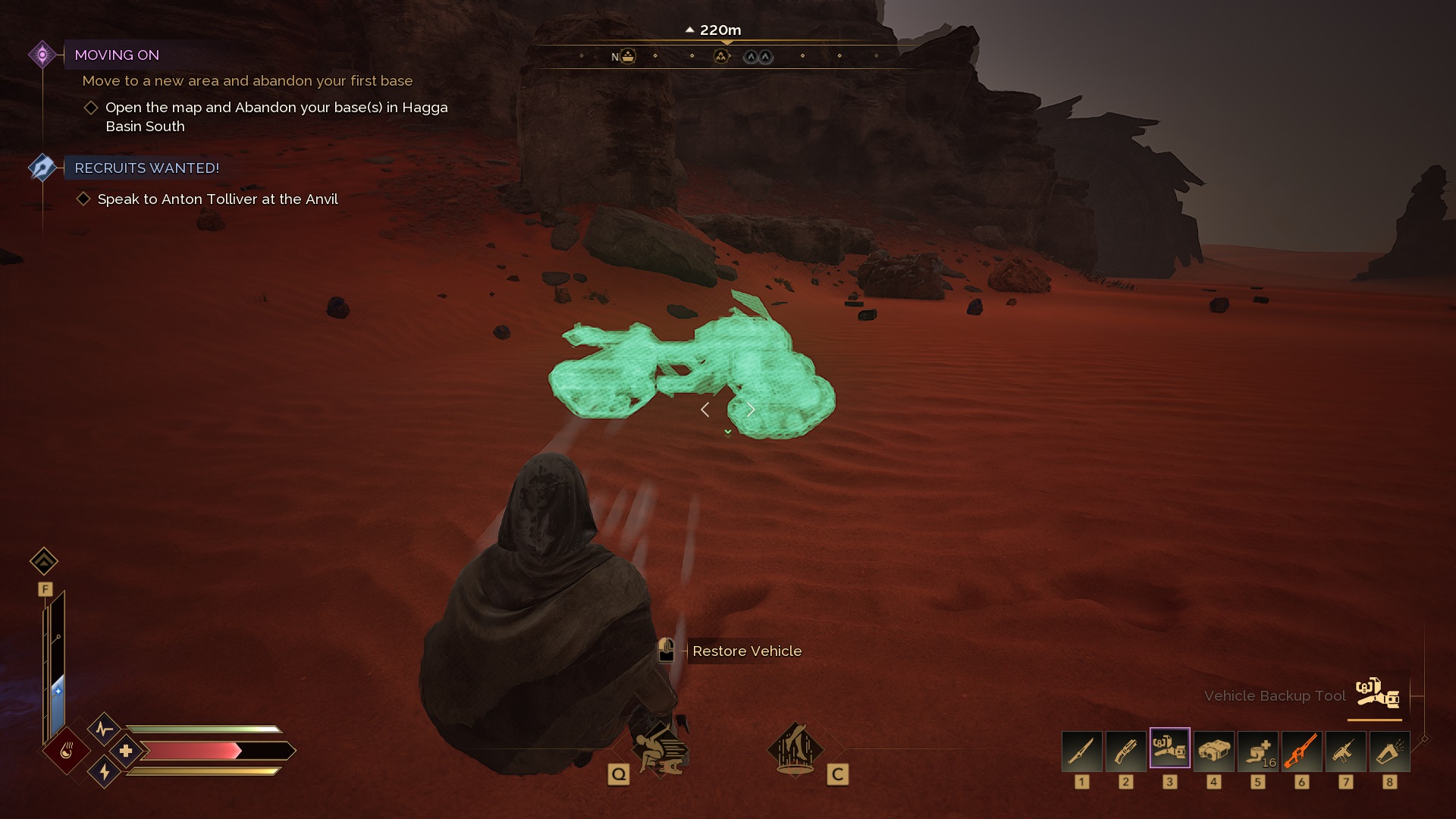Select the healing bandages in slot 5
Screen dimensions: 1456x819
click(x=1259, y=751)
